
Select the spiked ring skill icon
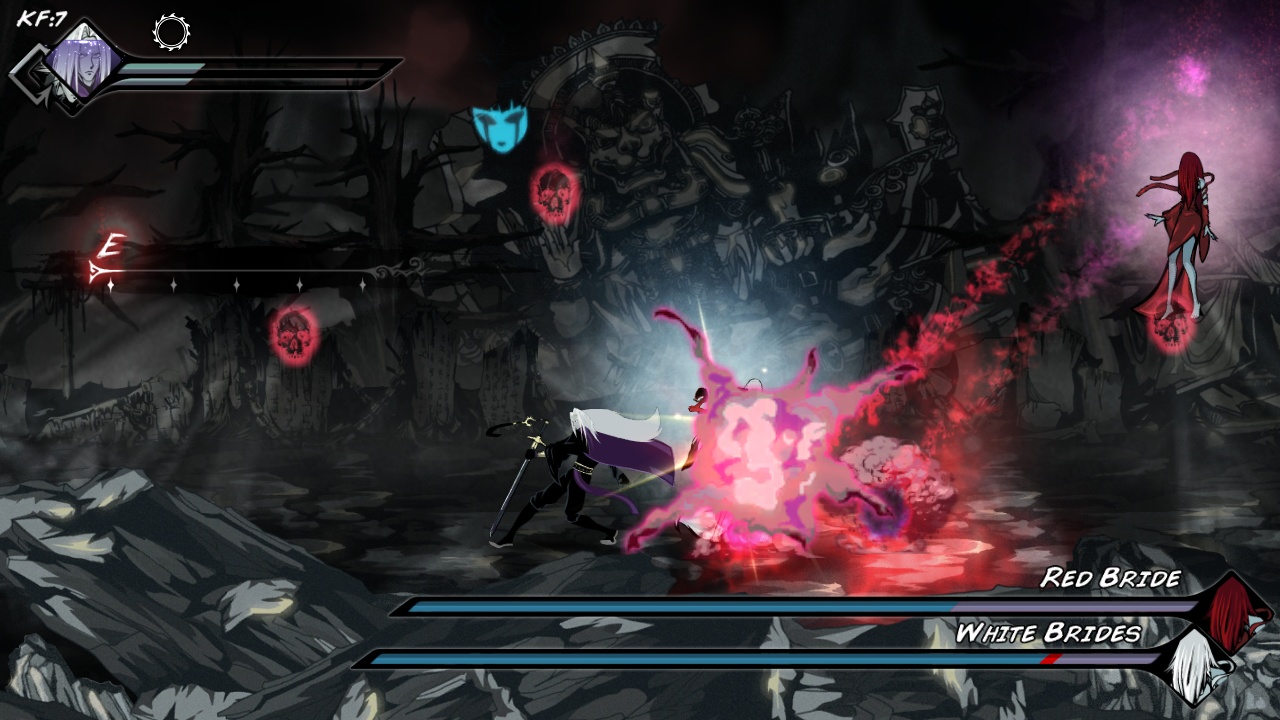[x=171, y=32]
